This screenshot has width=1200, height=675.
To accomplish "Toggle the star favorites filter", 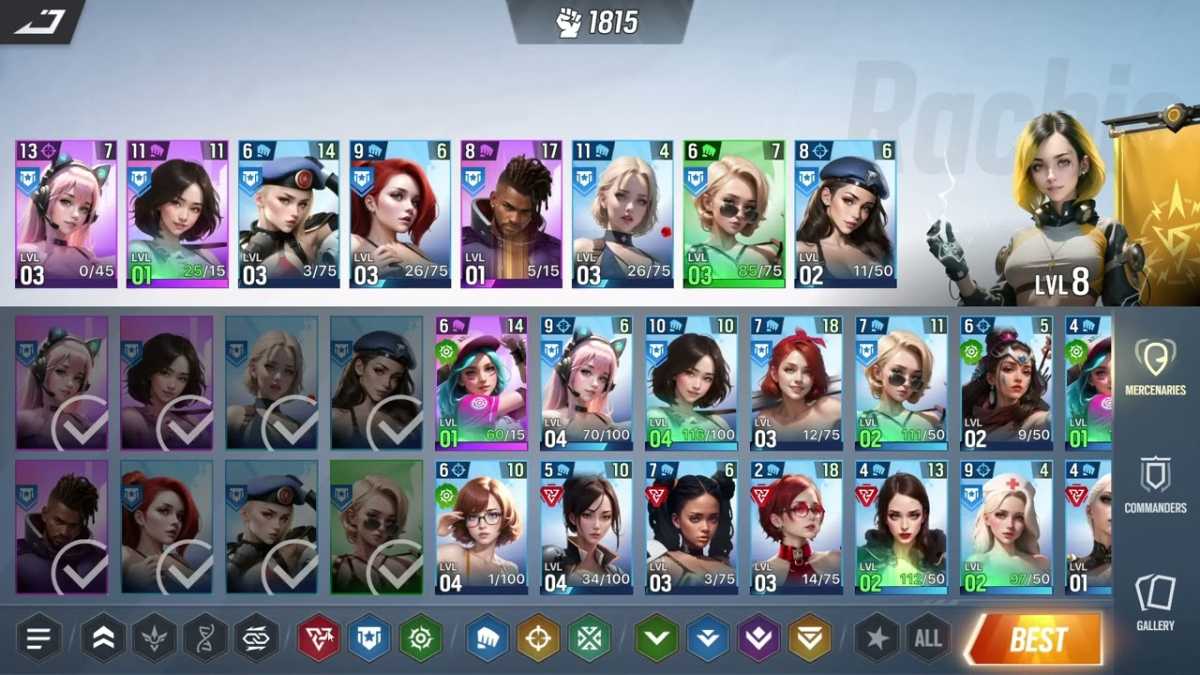I will coord(877,638).
